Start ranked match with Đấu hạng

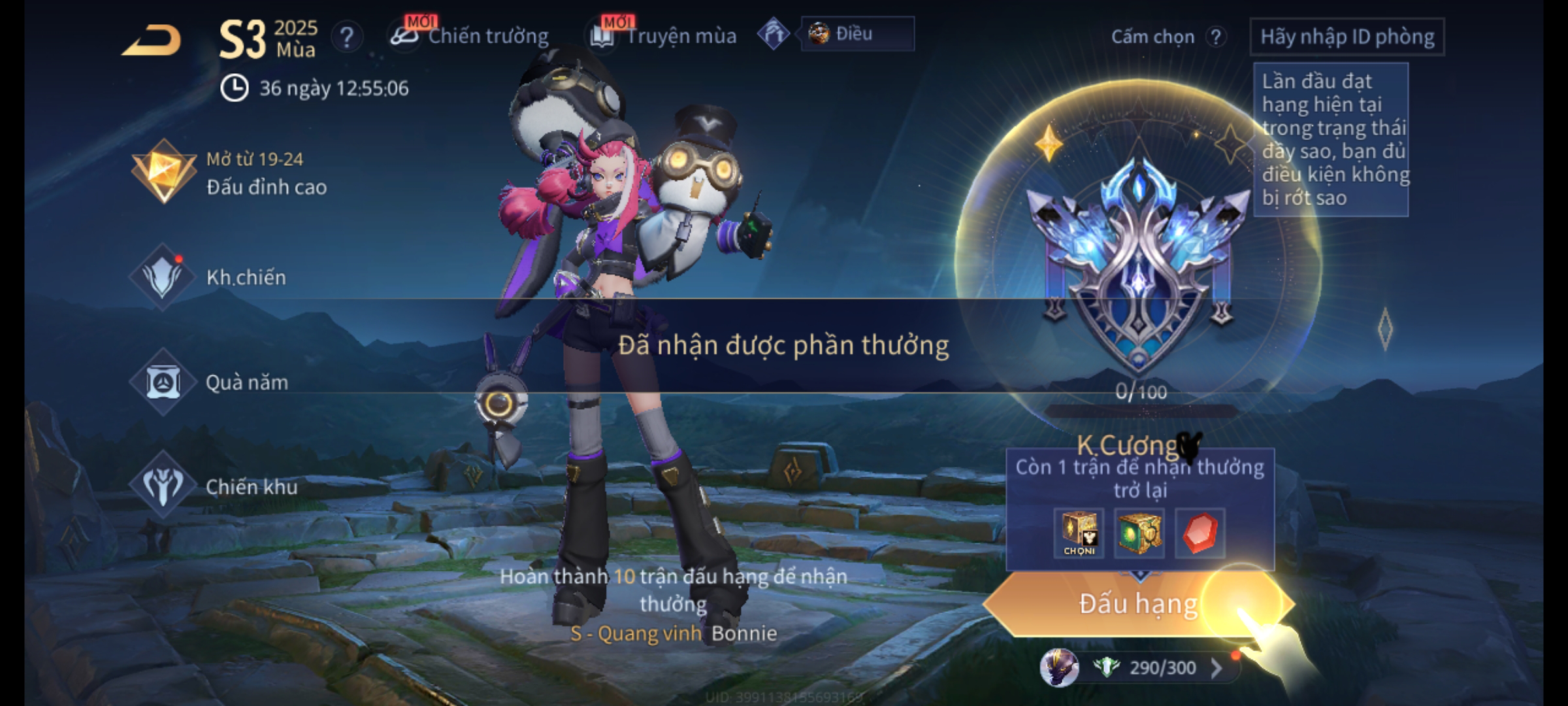pos(1137,603)
